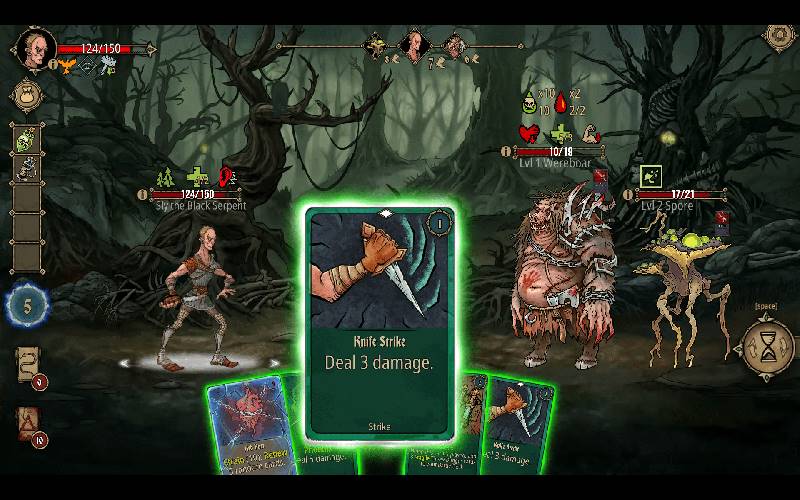Inspect the Spore's green splash status icon

(x=650, y=176)
